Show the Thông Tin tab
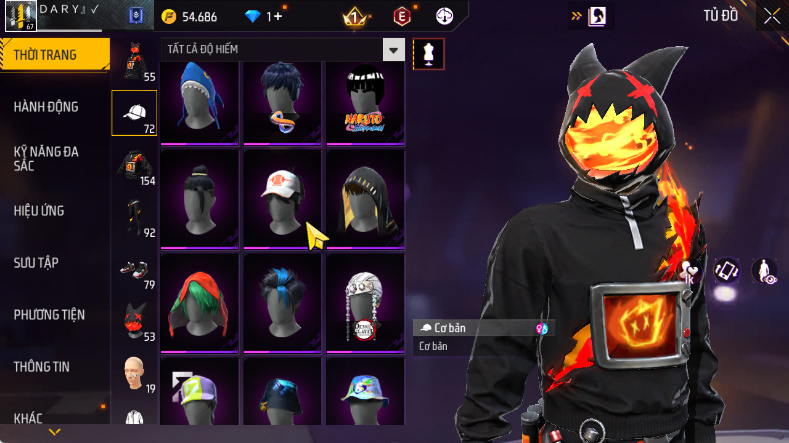Viewport: 789px width, 443px height. (42, 367)
